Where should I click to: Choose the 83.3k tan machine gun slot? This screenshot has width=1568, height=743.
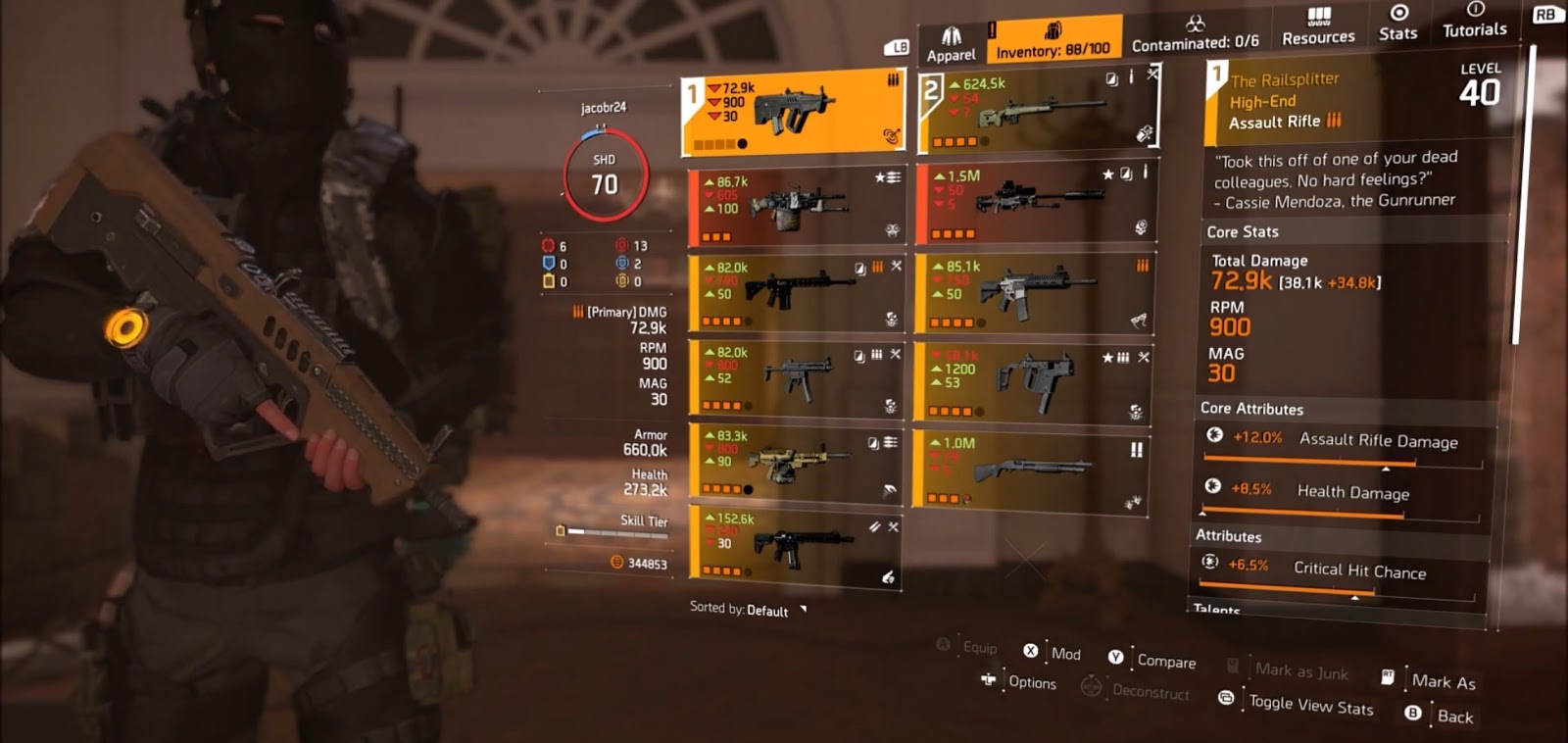click(x=795, y=461)
